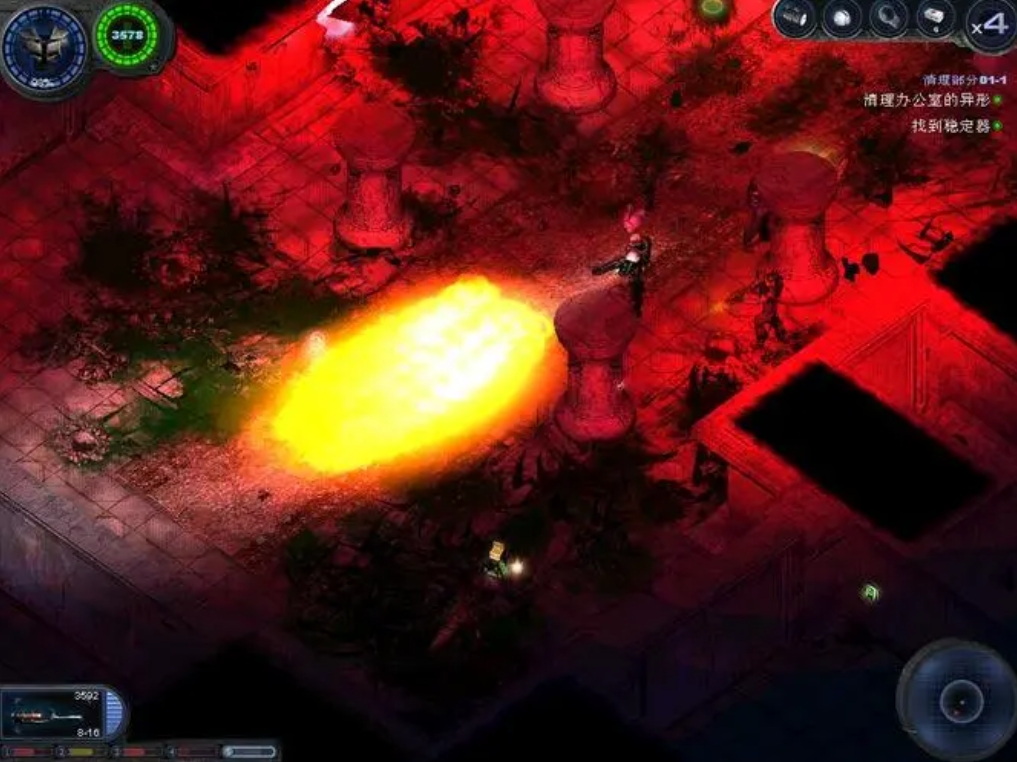
Task: Select the 找到稳定器 objective
Action: [950, 126]
